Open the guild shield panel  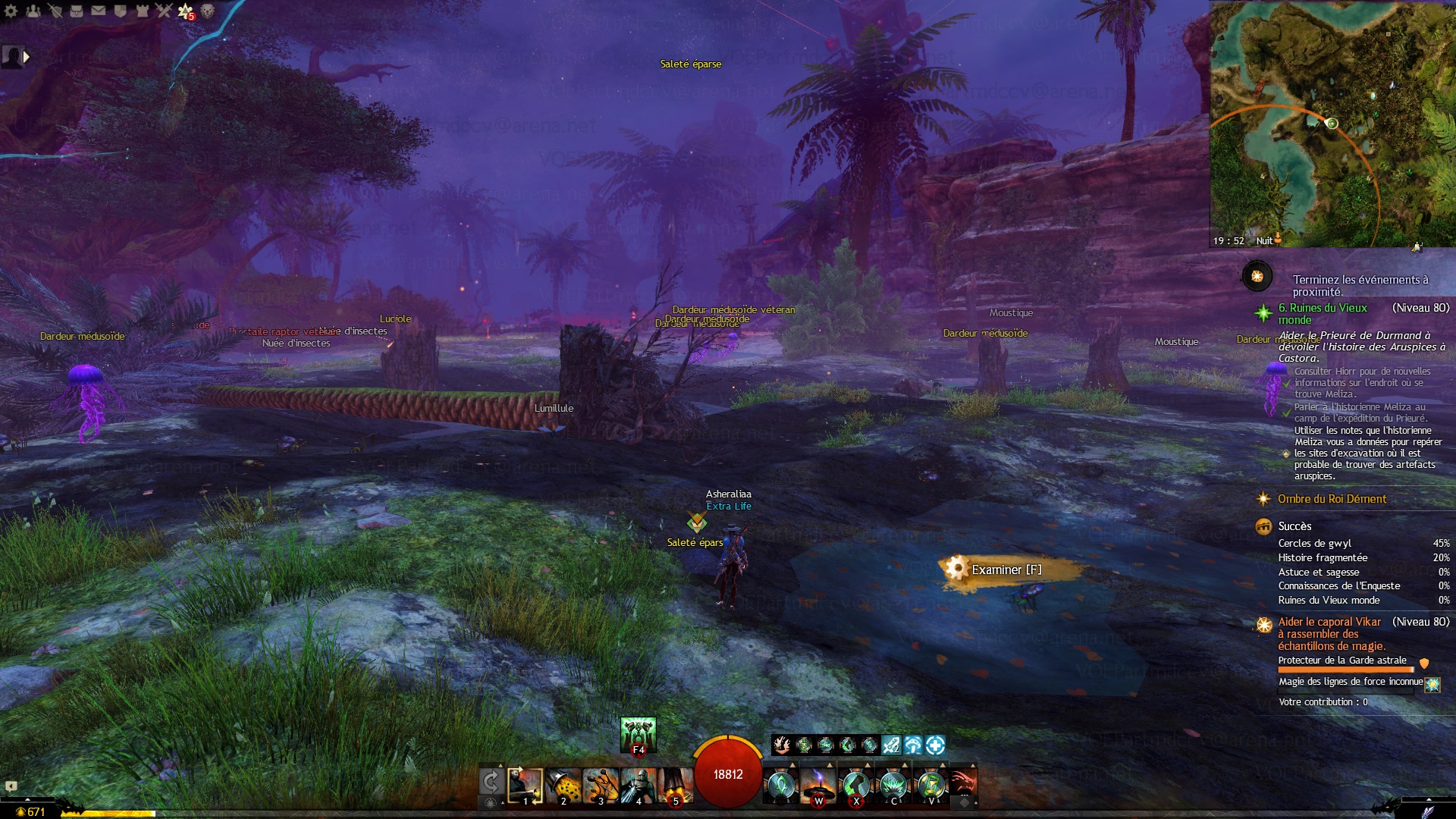[121, 11]
